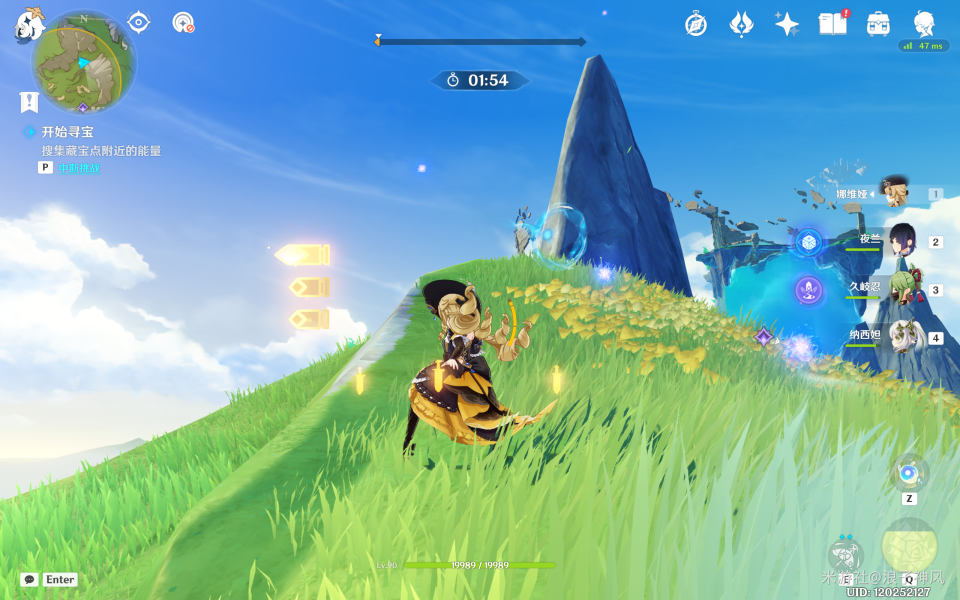
Task: Click the quest banner exclamation icon
Action: 29,101
